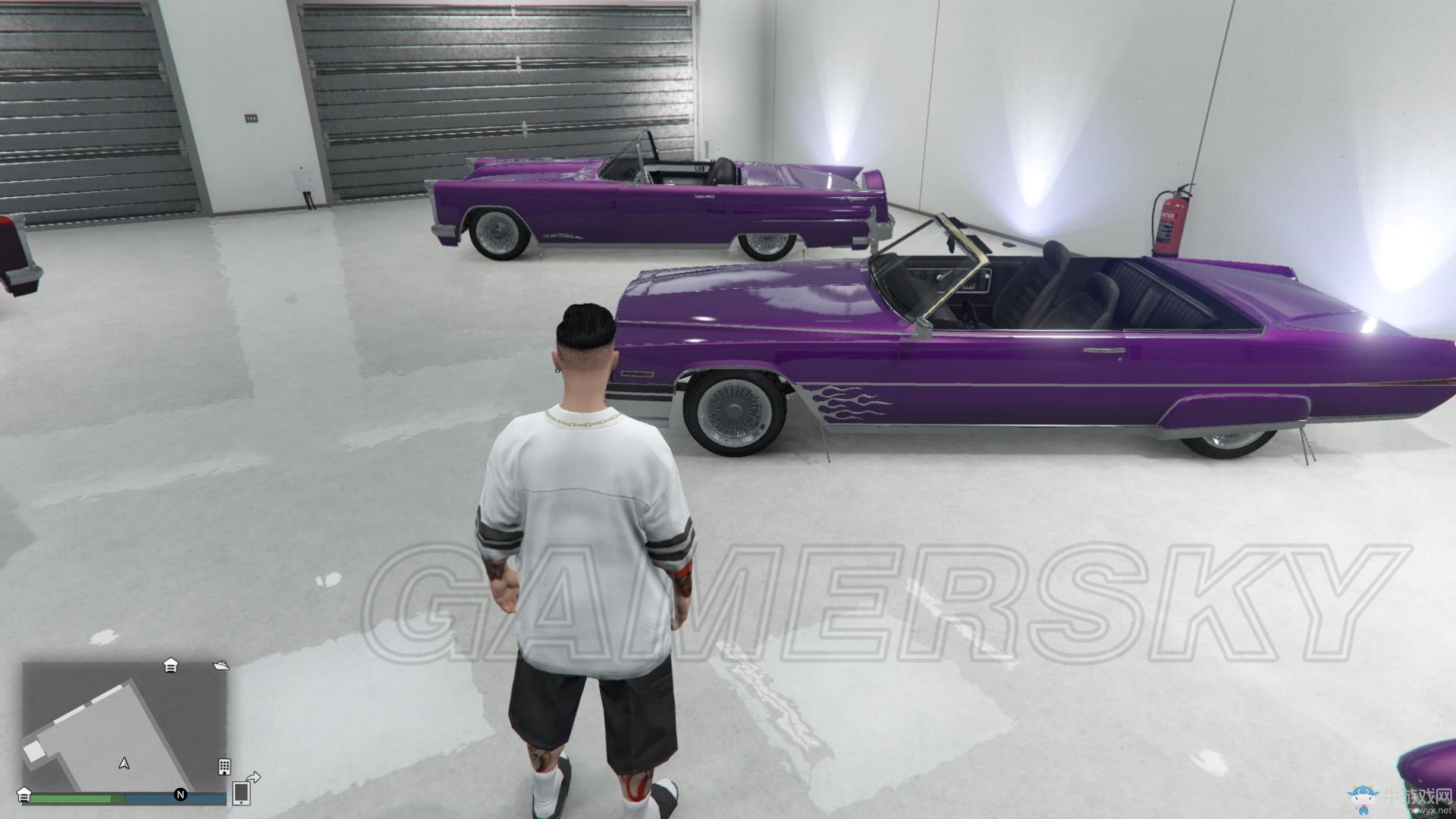Click the black N compass marker
The image size is (1456, 819).
(x=180, y=795)
